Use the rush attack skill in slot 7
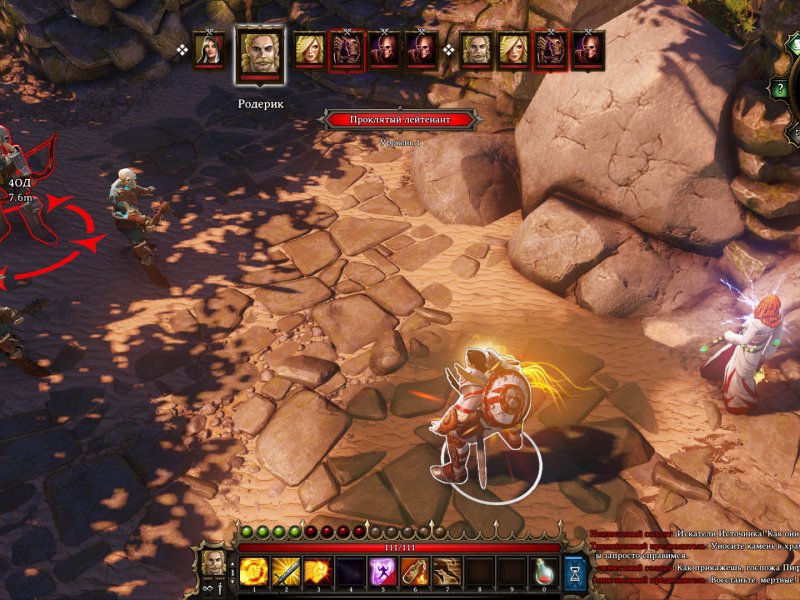Viewport: 800px width, 600px height. 446,571
